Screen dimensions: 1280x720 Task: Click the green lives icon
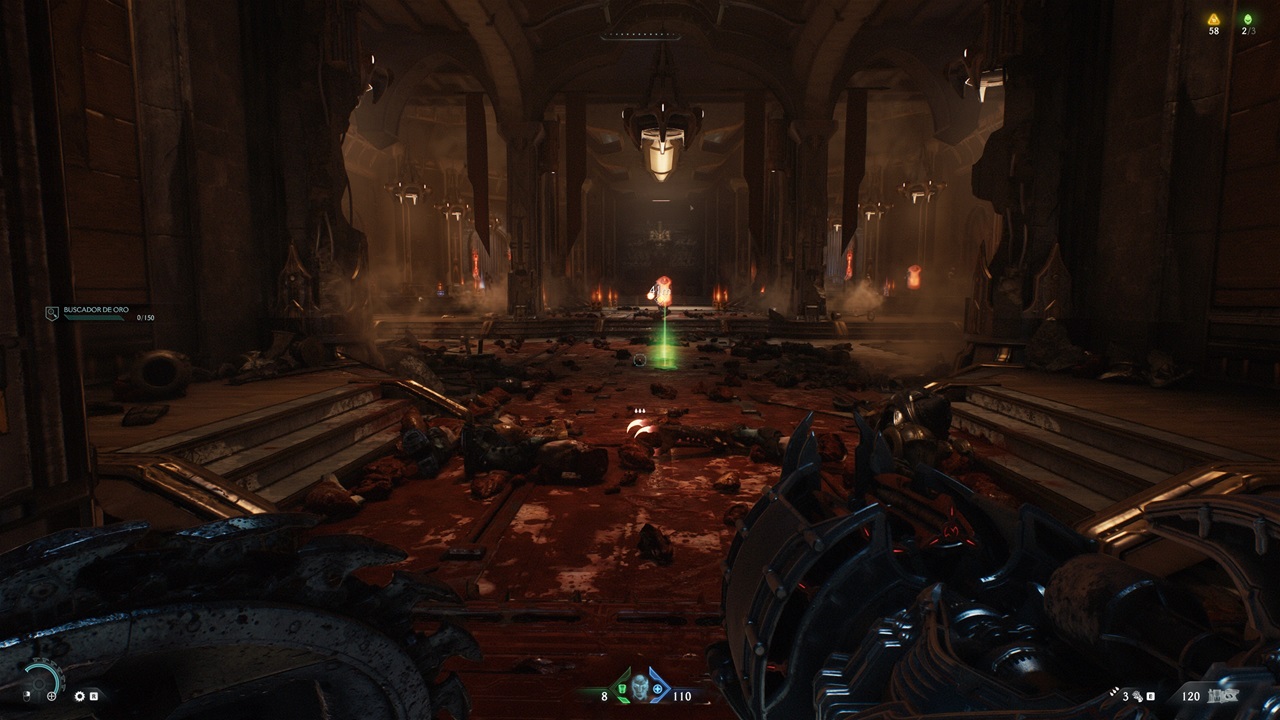(x=1247, y=19)
